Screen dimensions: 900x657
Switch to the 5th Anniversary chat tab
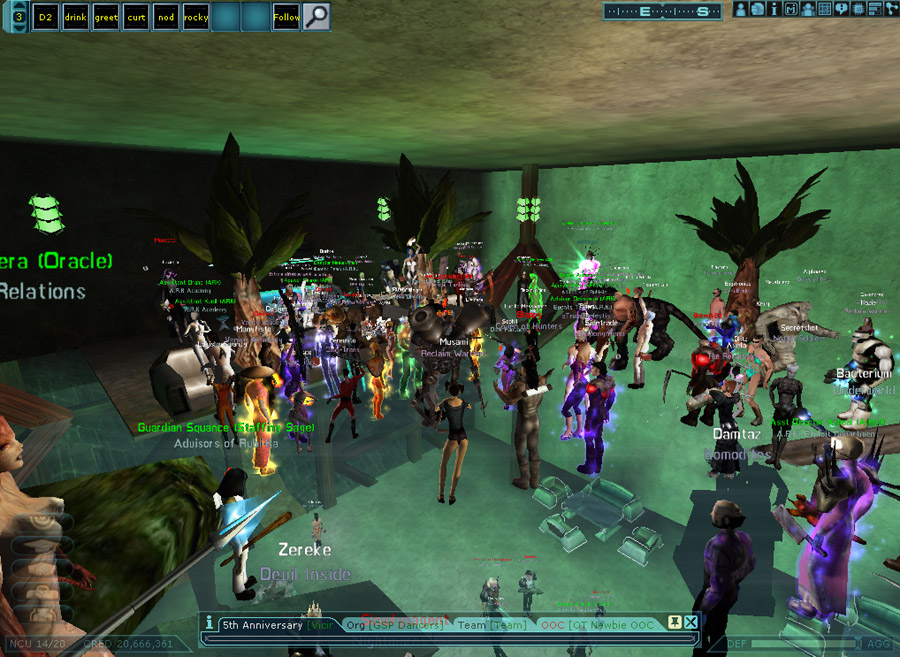[262, 625]
